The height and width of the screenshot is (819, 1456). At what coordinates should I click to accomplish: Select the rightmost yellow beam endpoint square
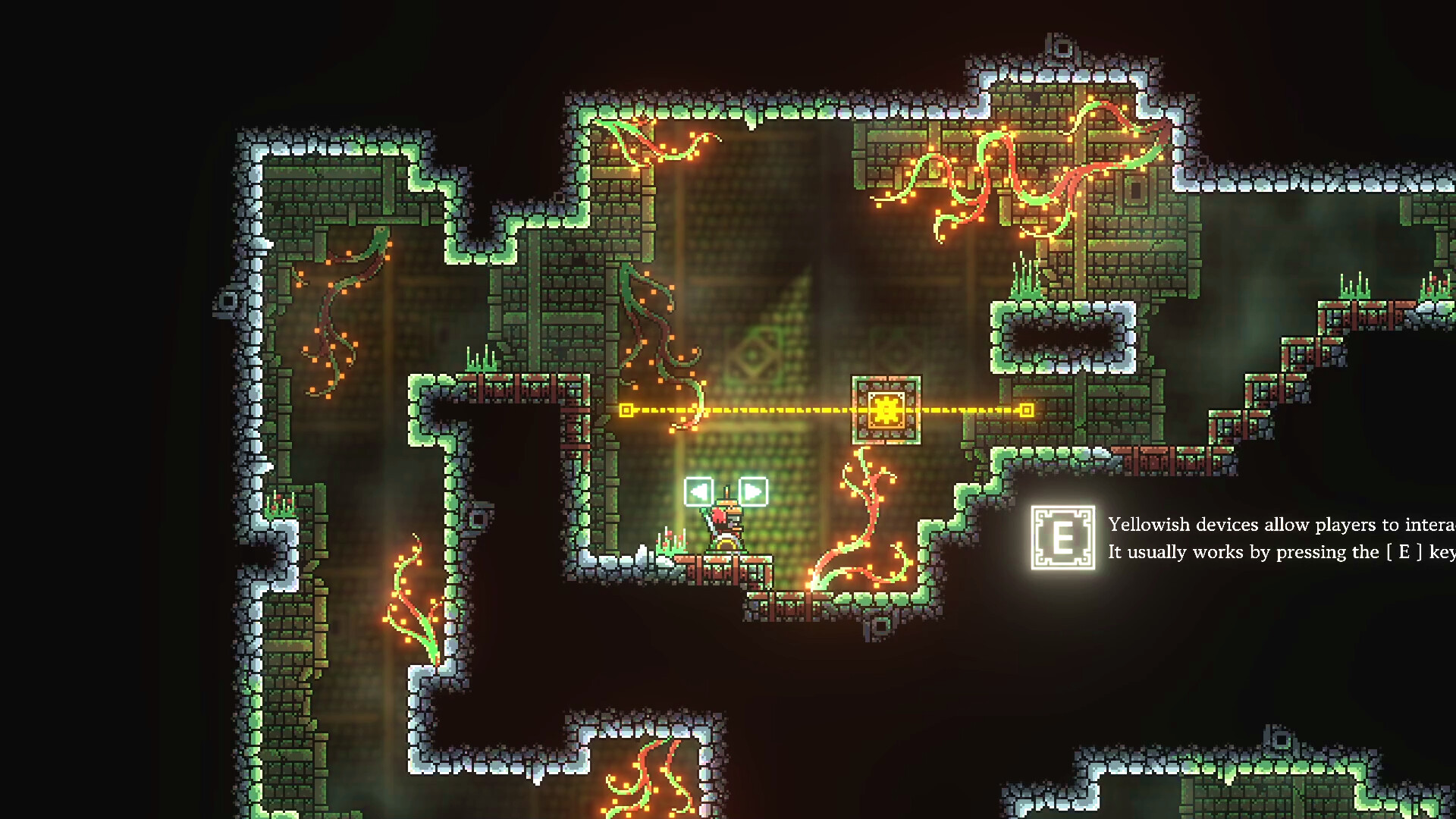pos(1028,410)
